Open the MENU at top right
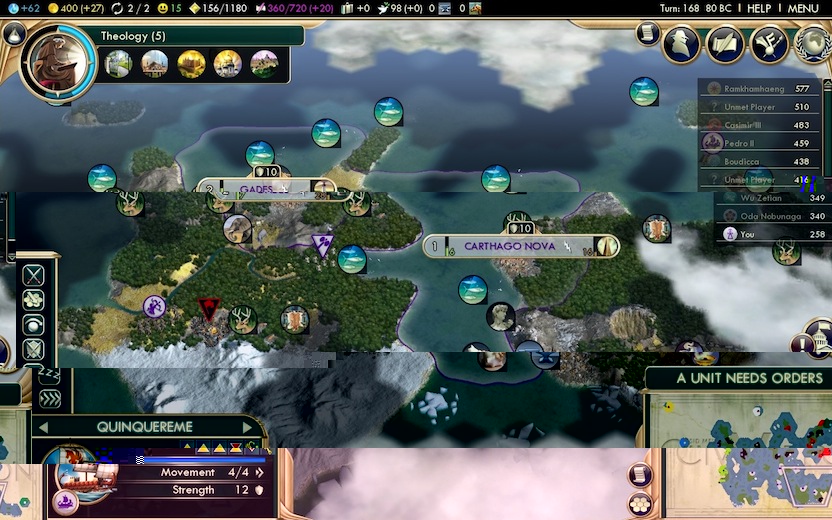Screen dimensions: 832x520 803,8
